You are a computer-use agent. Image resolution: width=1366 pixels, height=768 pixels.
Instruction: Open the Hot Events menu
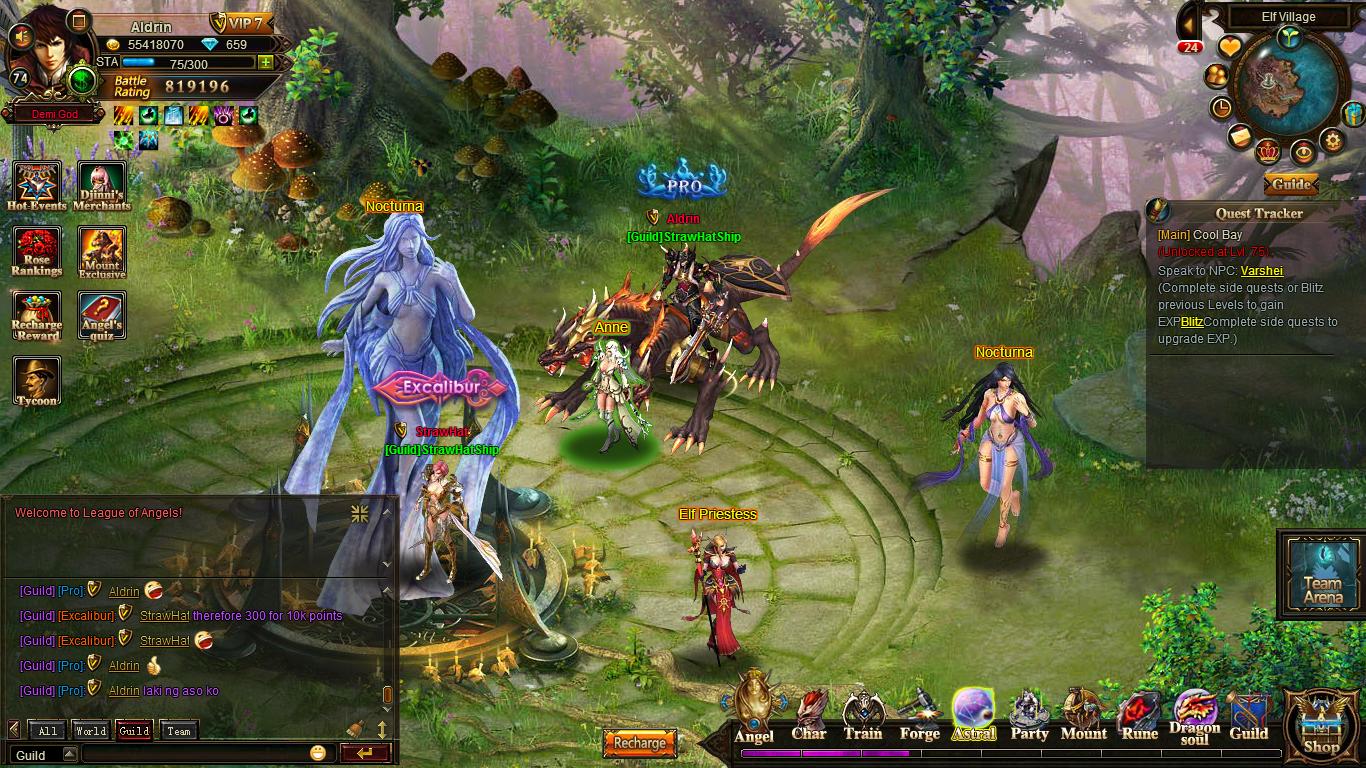37,186
